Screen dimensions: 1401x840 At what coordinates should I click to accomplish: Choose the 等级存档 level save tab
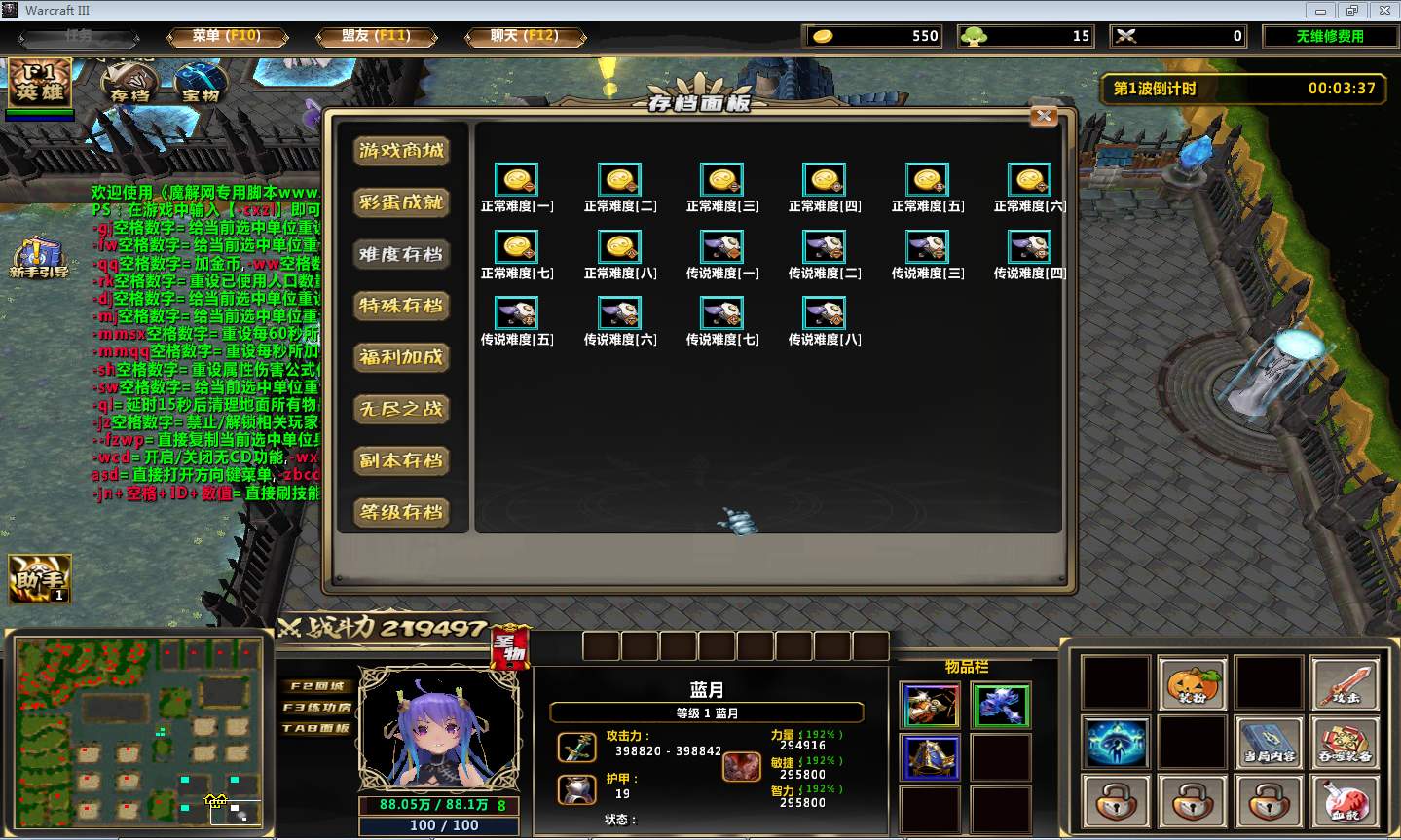(401, 512)
